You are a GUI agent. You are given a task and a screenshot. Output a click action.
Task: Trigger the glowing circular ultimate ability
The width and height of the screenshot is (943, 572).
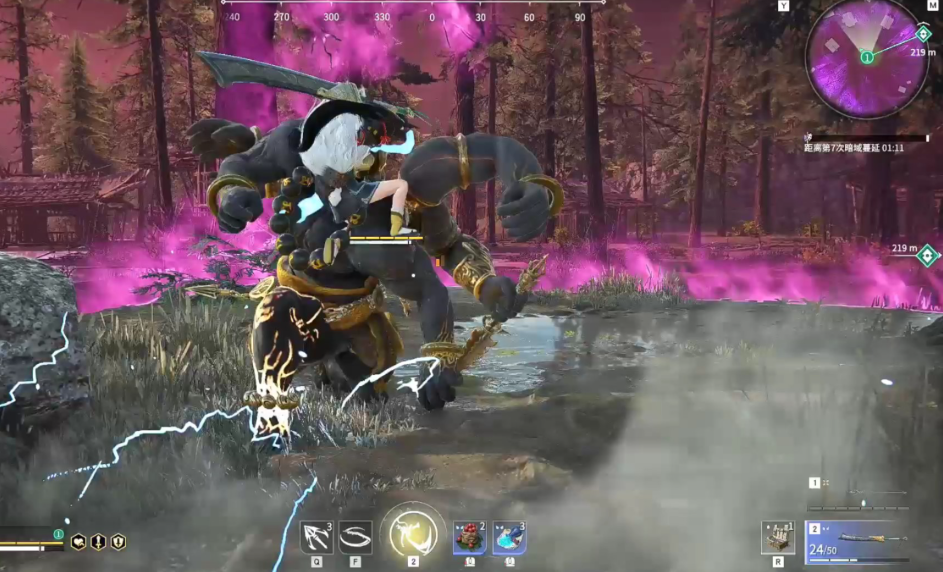(413, 533)
